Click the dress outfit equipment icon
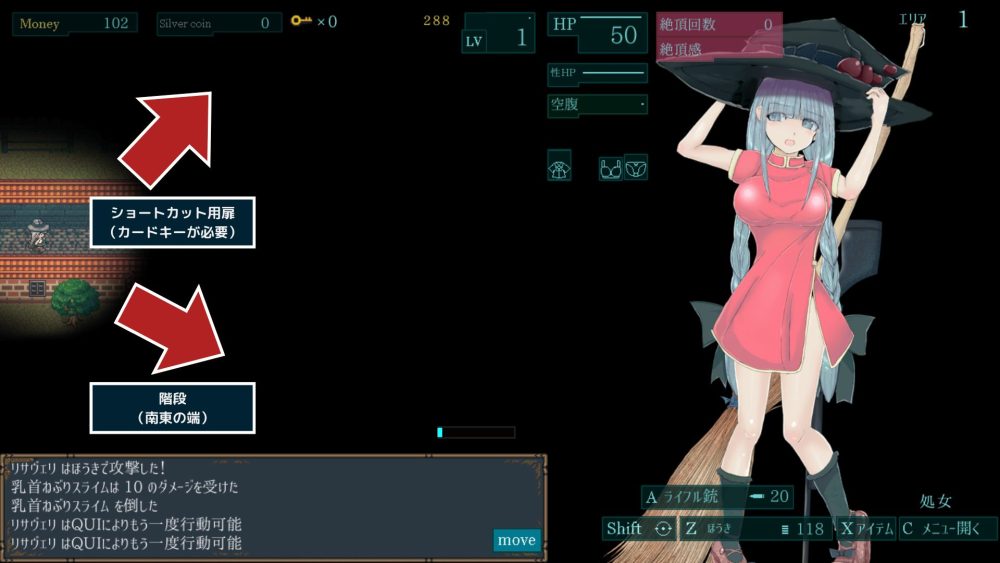Image resolution: width=1000 pixels, height=563 pixels. click(560, 167)
